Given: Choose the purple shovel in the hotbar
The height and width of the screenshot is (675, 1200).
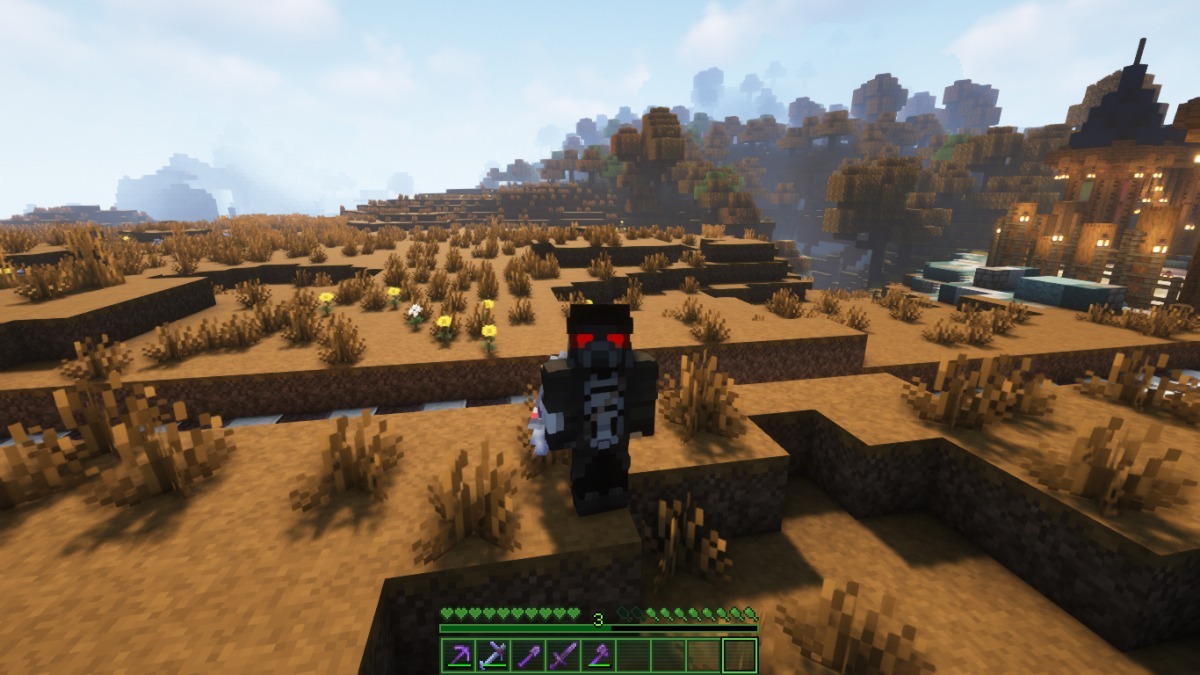Looking at the screenshot, I should [x=529, y=655].
